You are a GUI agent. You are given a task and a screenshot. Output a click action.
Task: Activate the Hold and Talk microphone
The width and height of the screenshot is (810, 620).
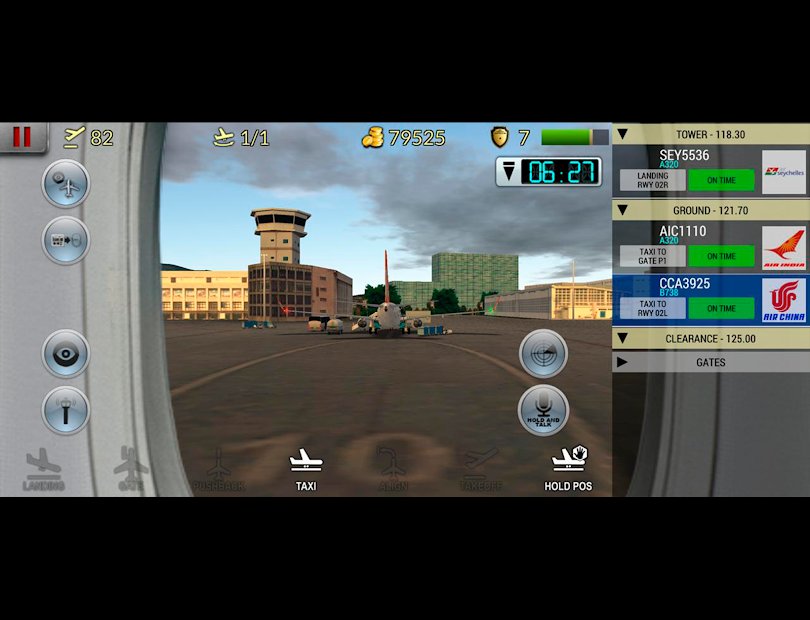click(x=543, y=408)
